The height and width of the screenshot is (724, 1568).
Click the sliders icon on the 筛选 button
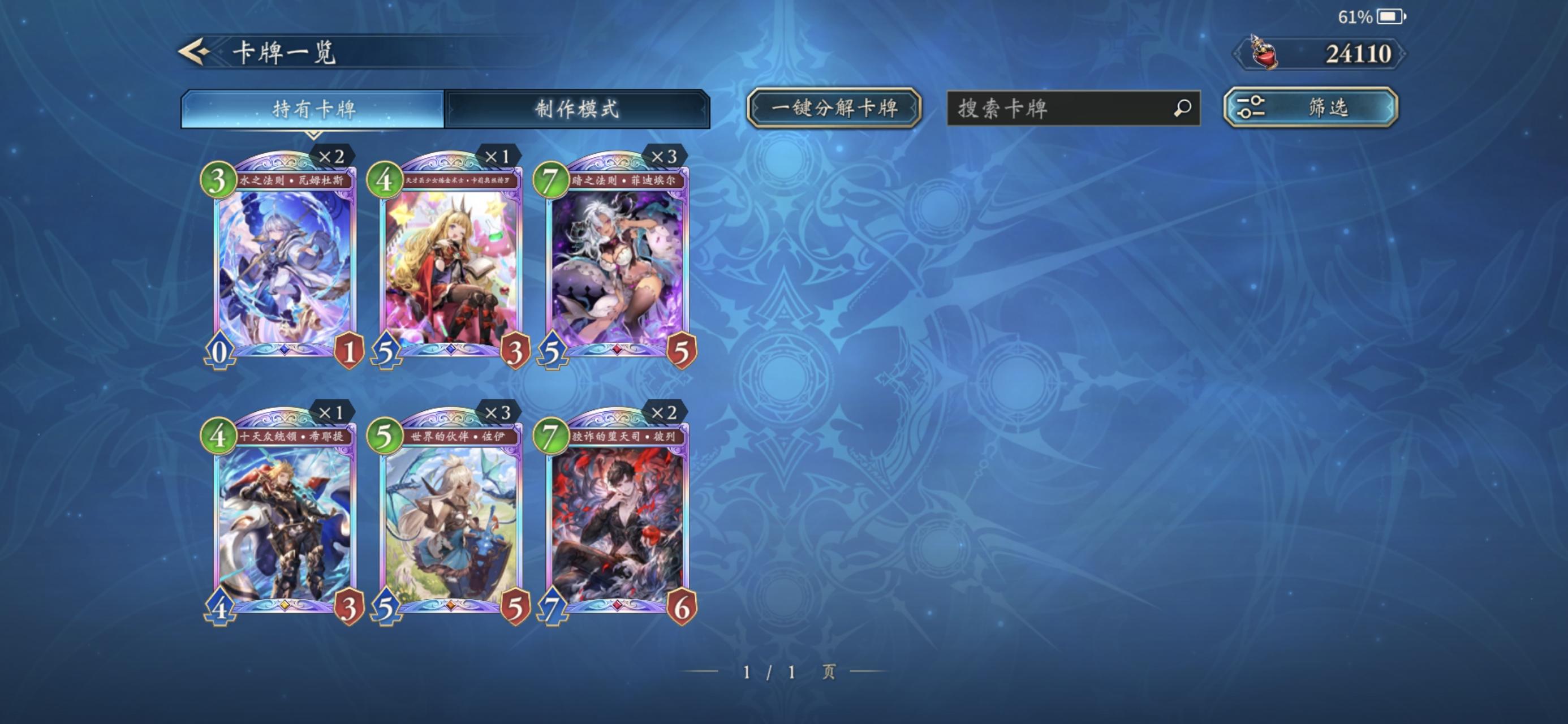pyautogui.click(x=1251, y=108)
